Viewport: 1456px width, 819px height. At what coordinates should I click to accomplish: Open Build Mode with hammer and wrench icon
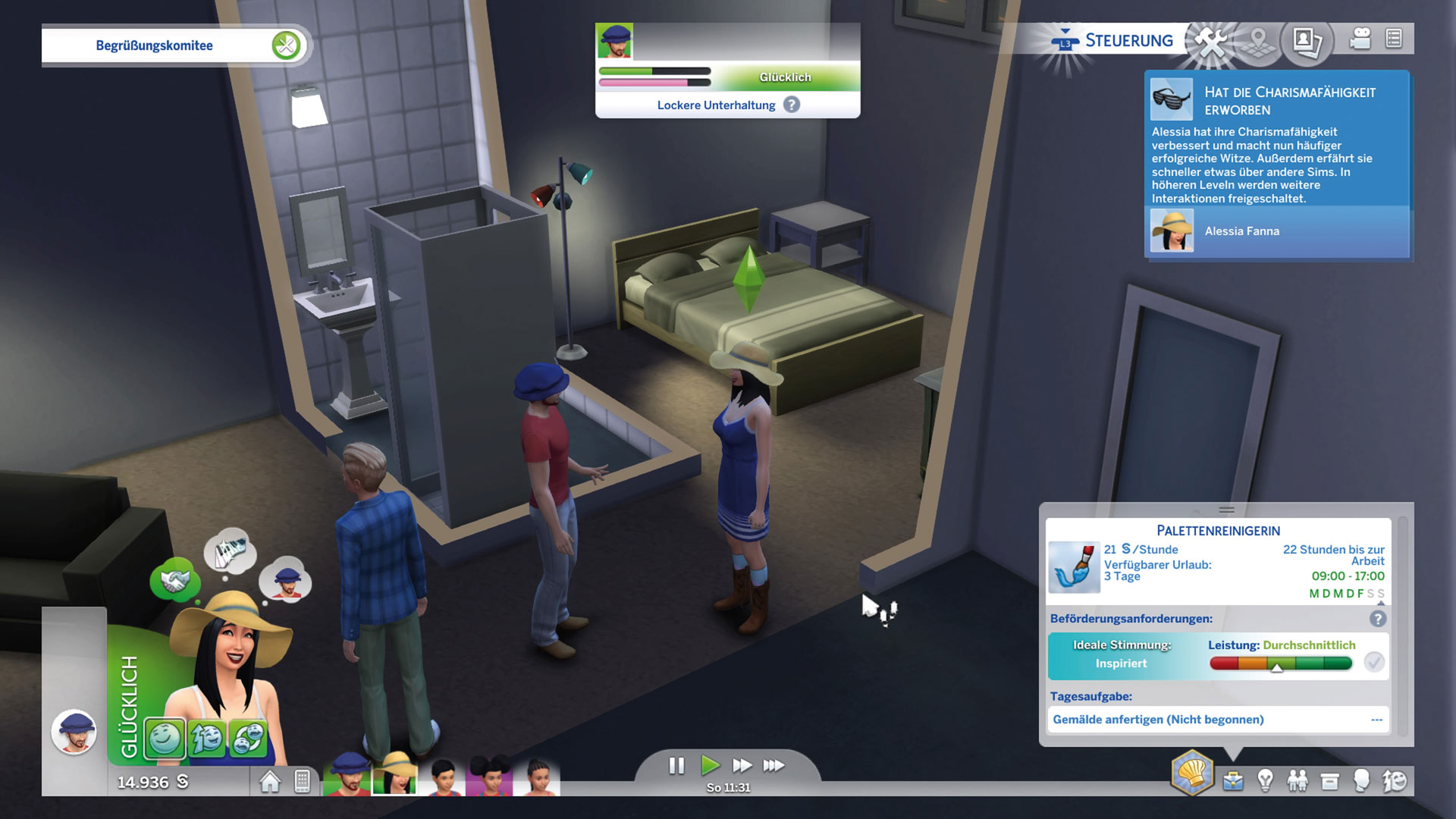[x=1211, y=41]
